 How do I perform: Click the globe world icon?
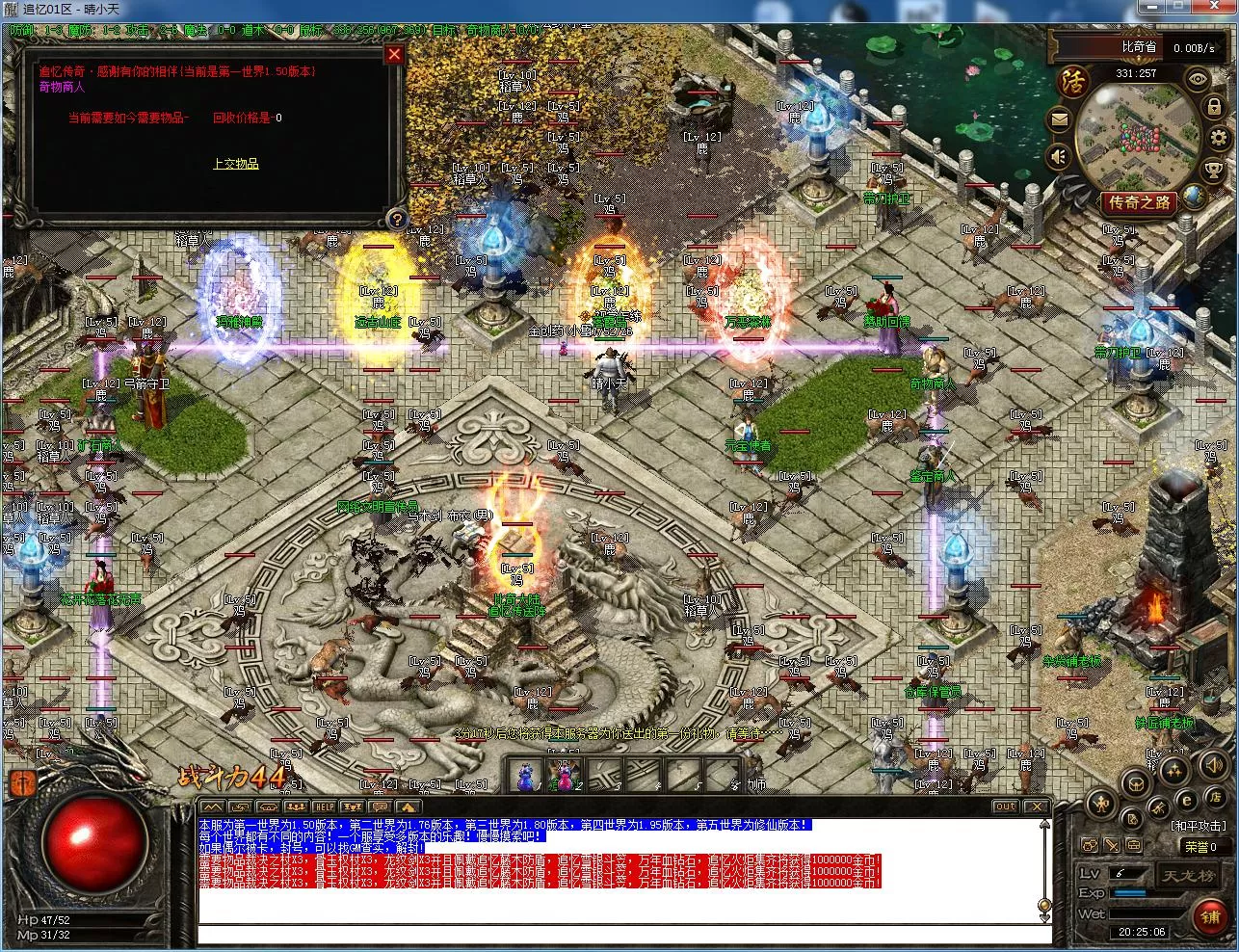pos(1194,196)
